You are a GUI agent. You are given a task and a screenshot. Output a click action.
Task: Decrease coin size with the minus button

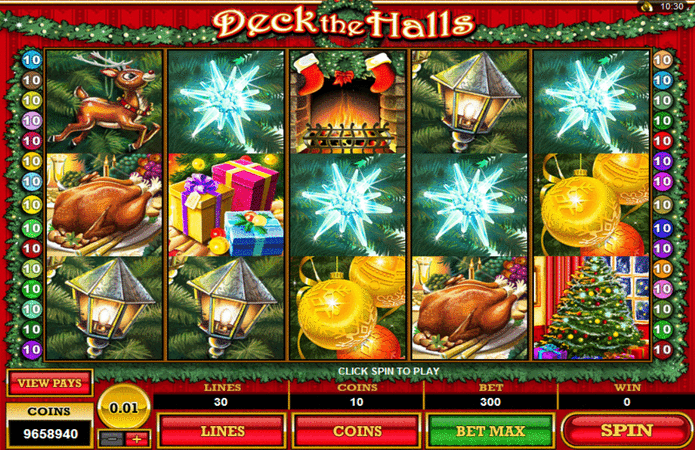click(111, 438)
